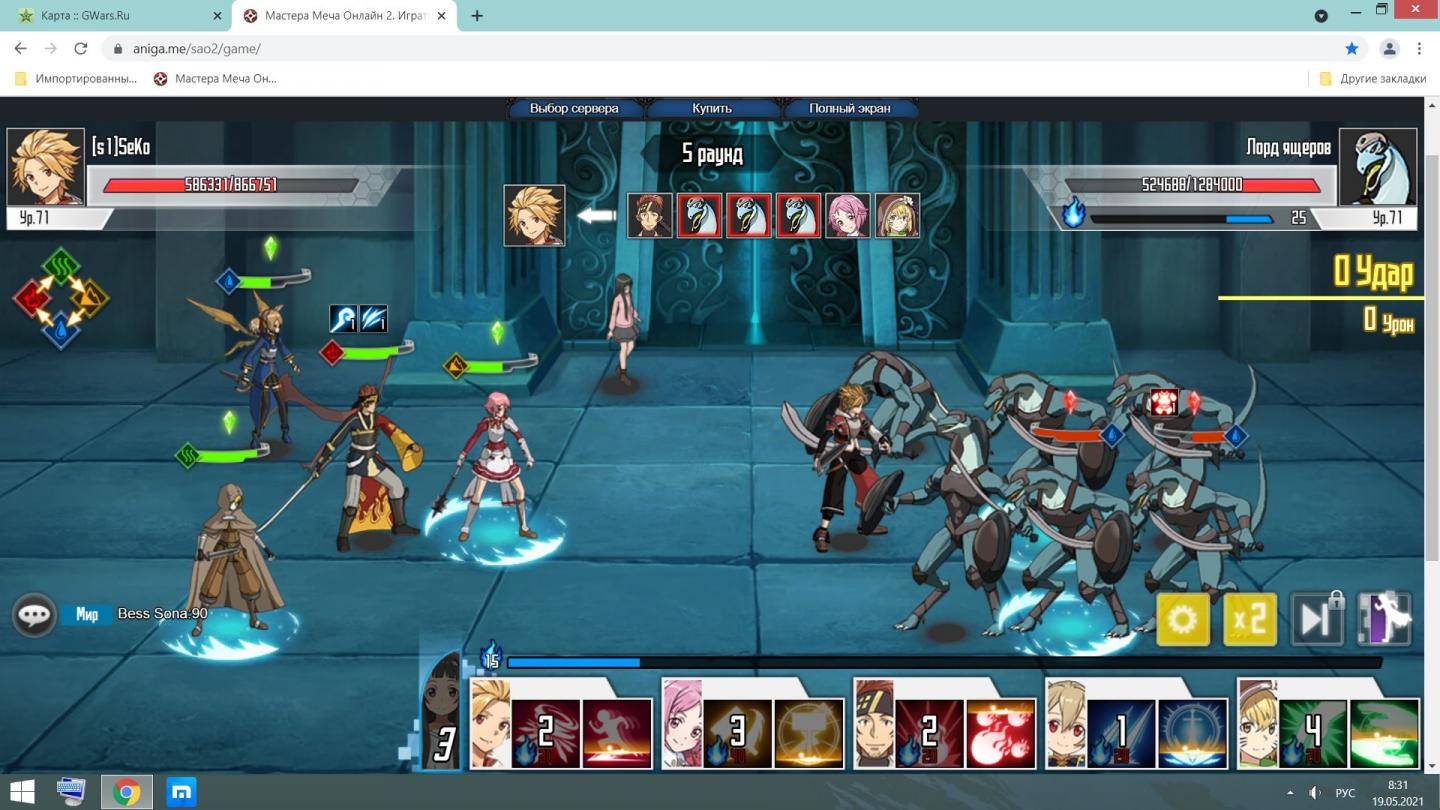Activate the blonde girl's blue sword-burst skill
This screenshot has width=1440, height=810.
(1192, 733)
